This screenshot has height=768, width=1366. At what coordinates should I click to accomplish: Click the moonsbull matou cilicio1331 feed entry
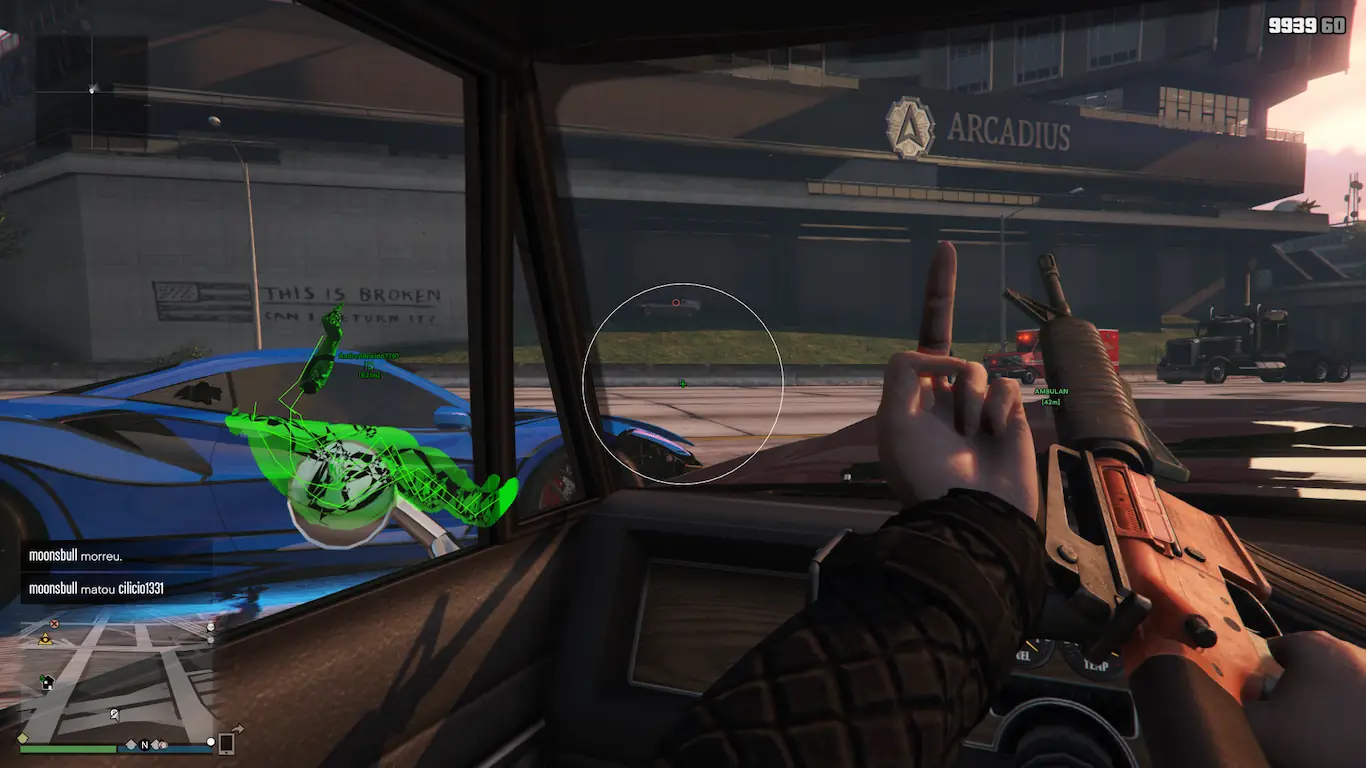[x=97, y=588]
